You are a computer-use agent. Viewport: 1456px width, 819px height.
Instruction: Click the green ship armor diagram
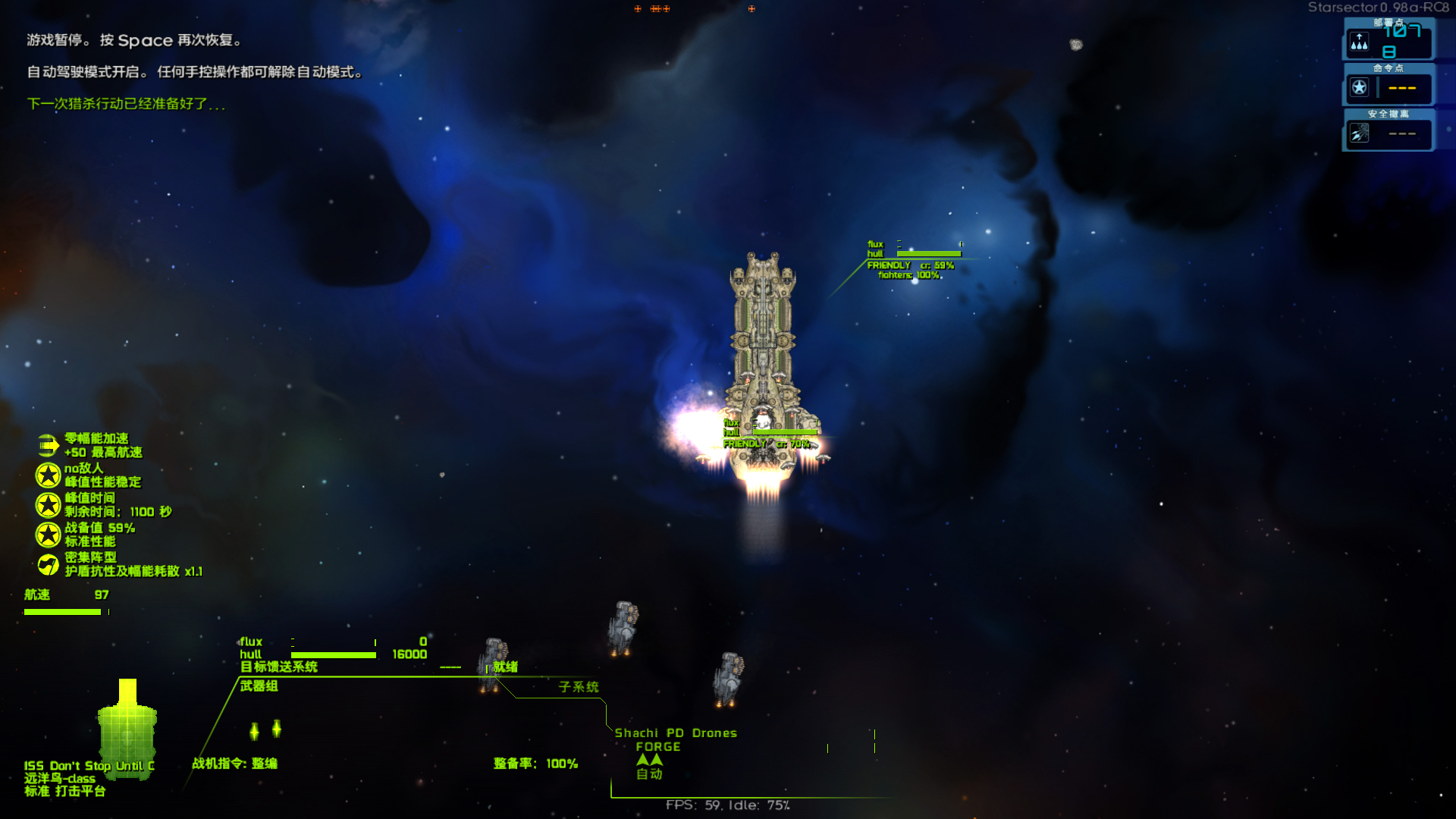click(x=127, y=729)
